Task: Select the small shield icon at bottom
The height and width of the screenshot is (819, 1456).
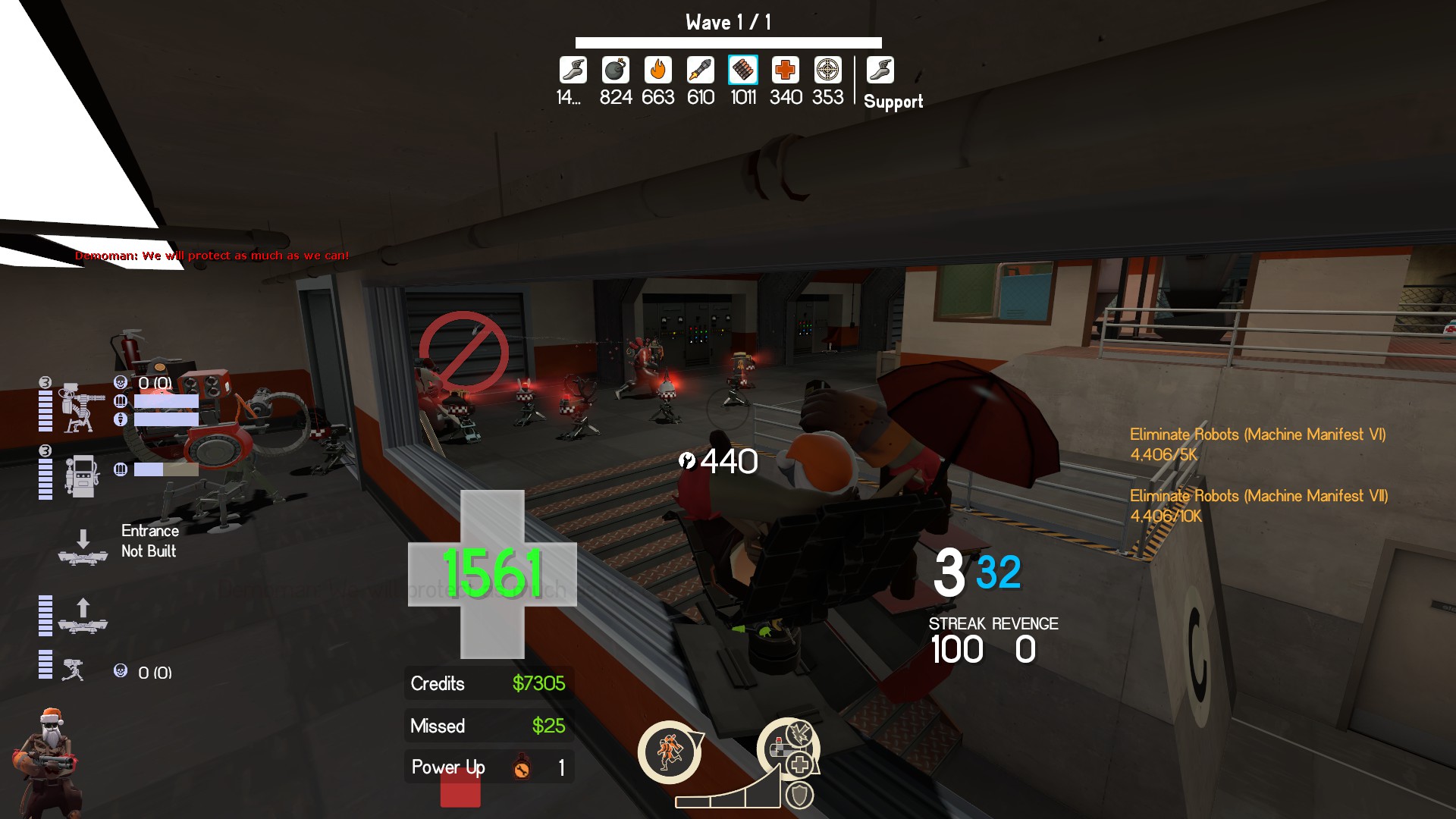Action: (x=799, y=795)
